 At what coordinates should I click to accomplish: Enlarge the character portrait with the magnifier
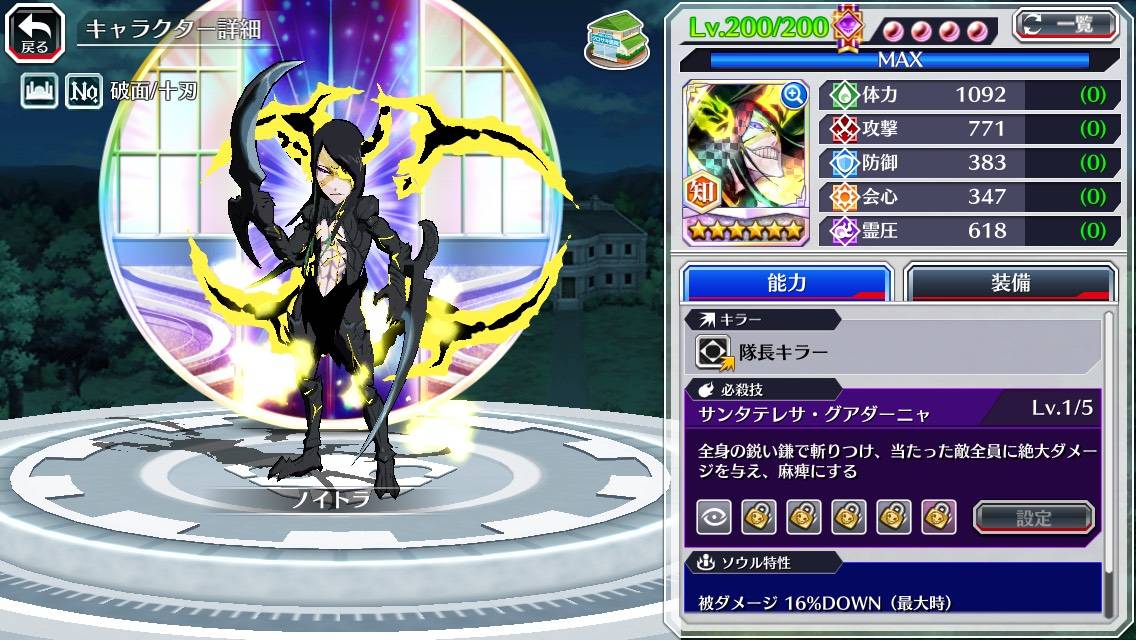[794, 95]
